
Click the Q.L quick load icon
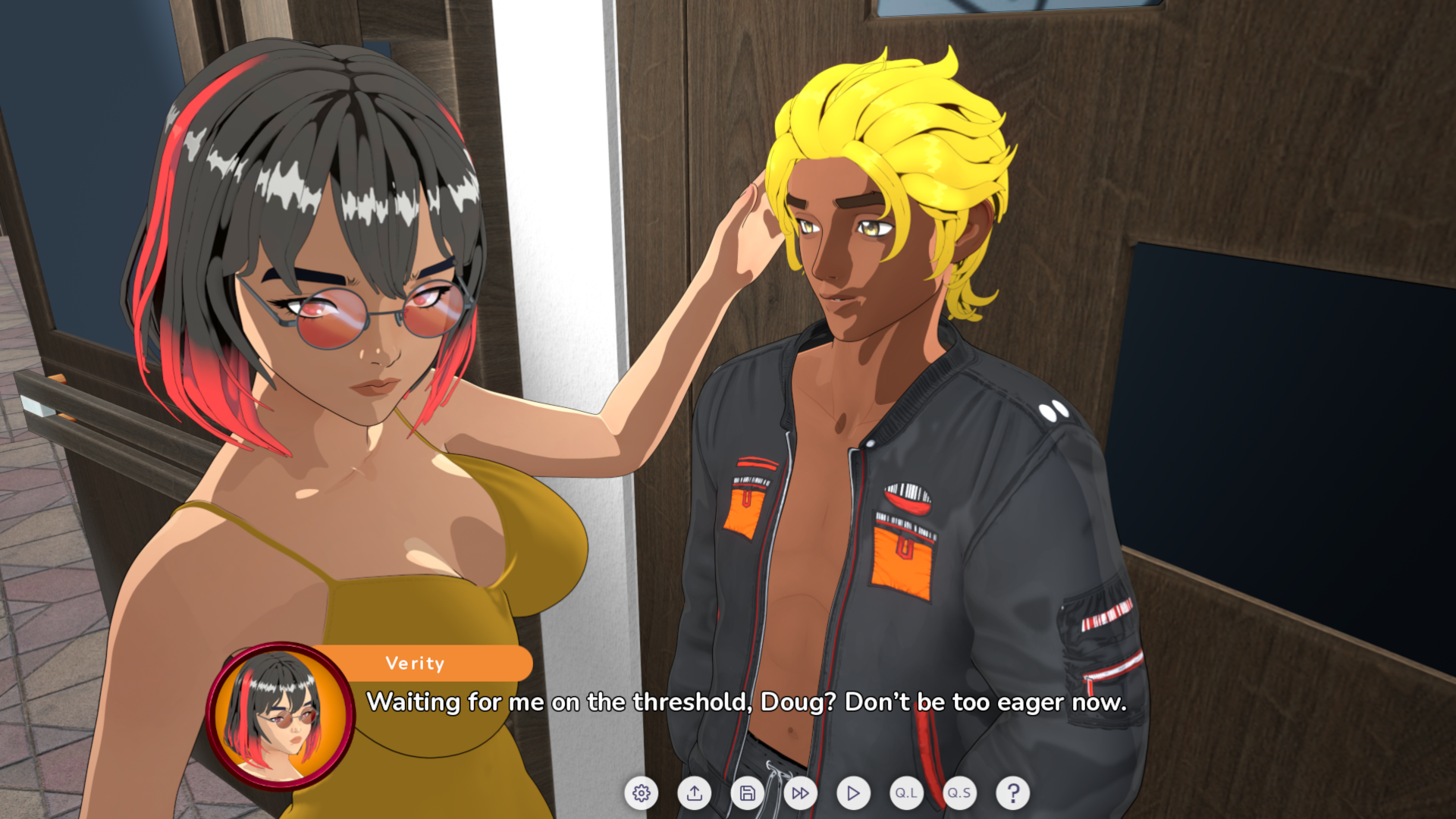905,794
